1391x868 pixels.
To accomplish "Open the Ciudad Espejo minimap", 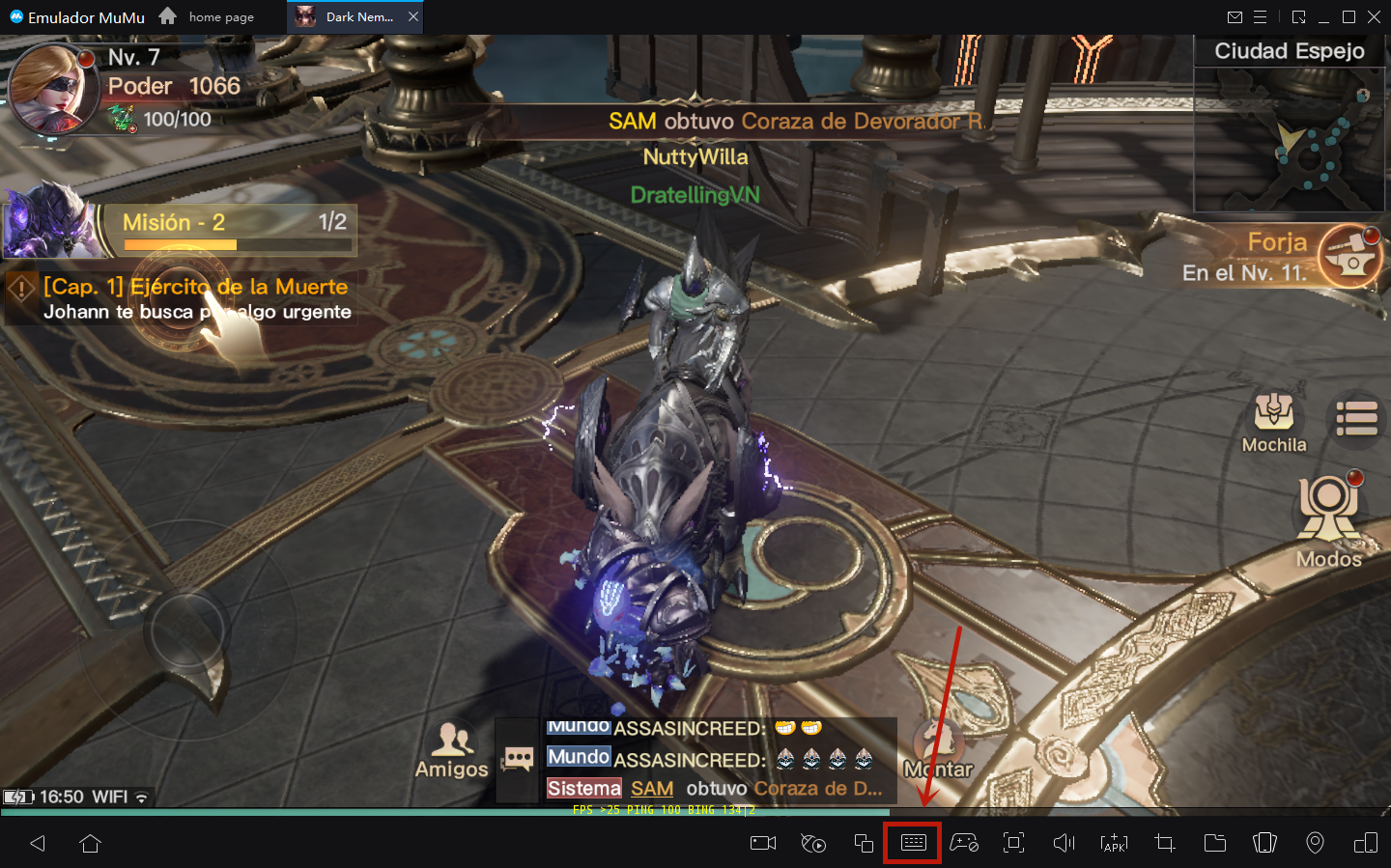I will tap(1289, 139).
